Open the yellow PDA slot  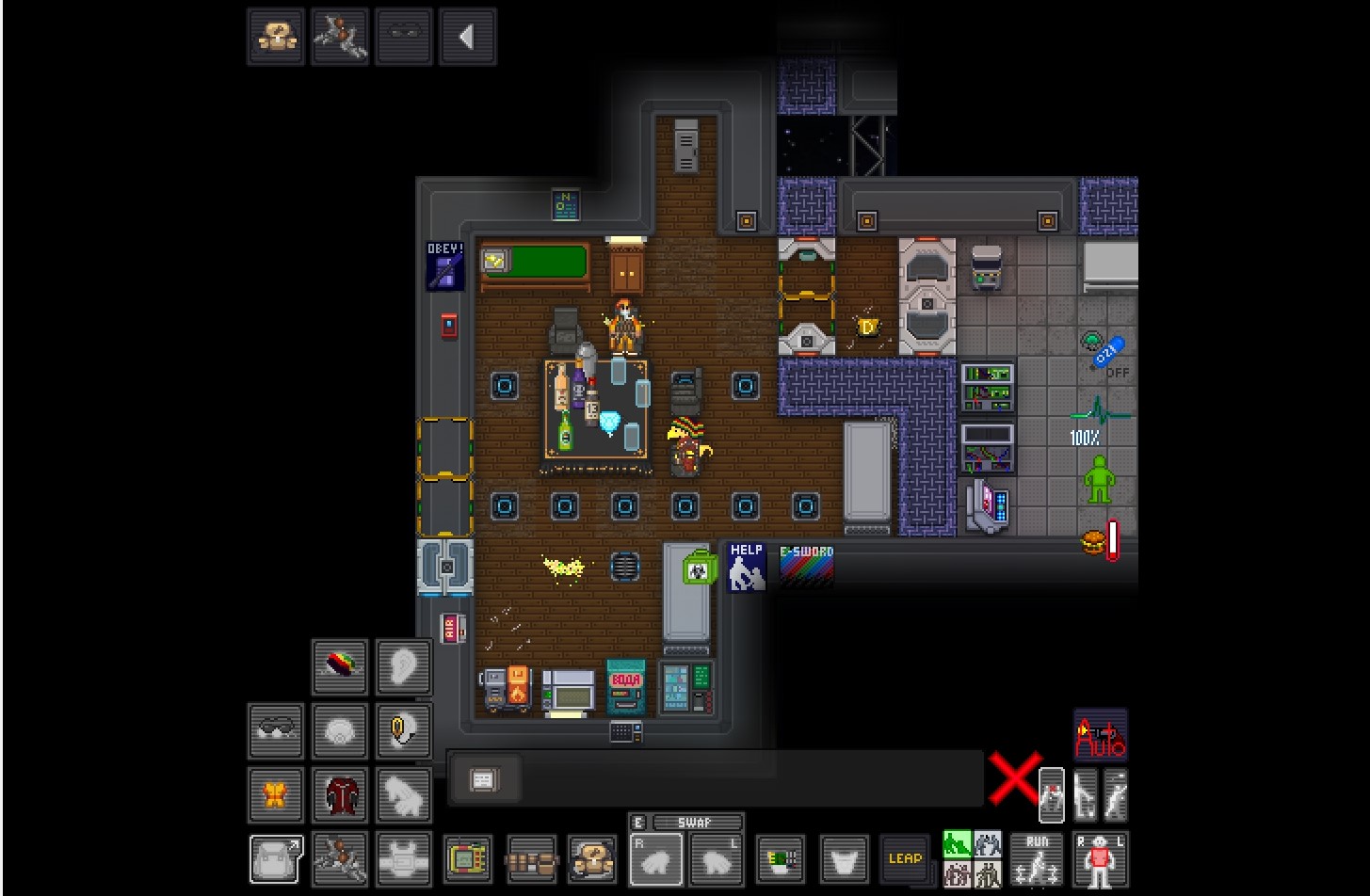(468, 858)
